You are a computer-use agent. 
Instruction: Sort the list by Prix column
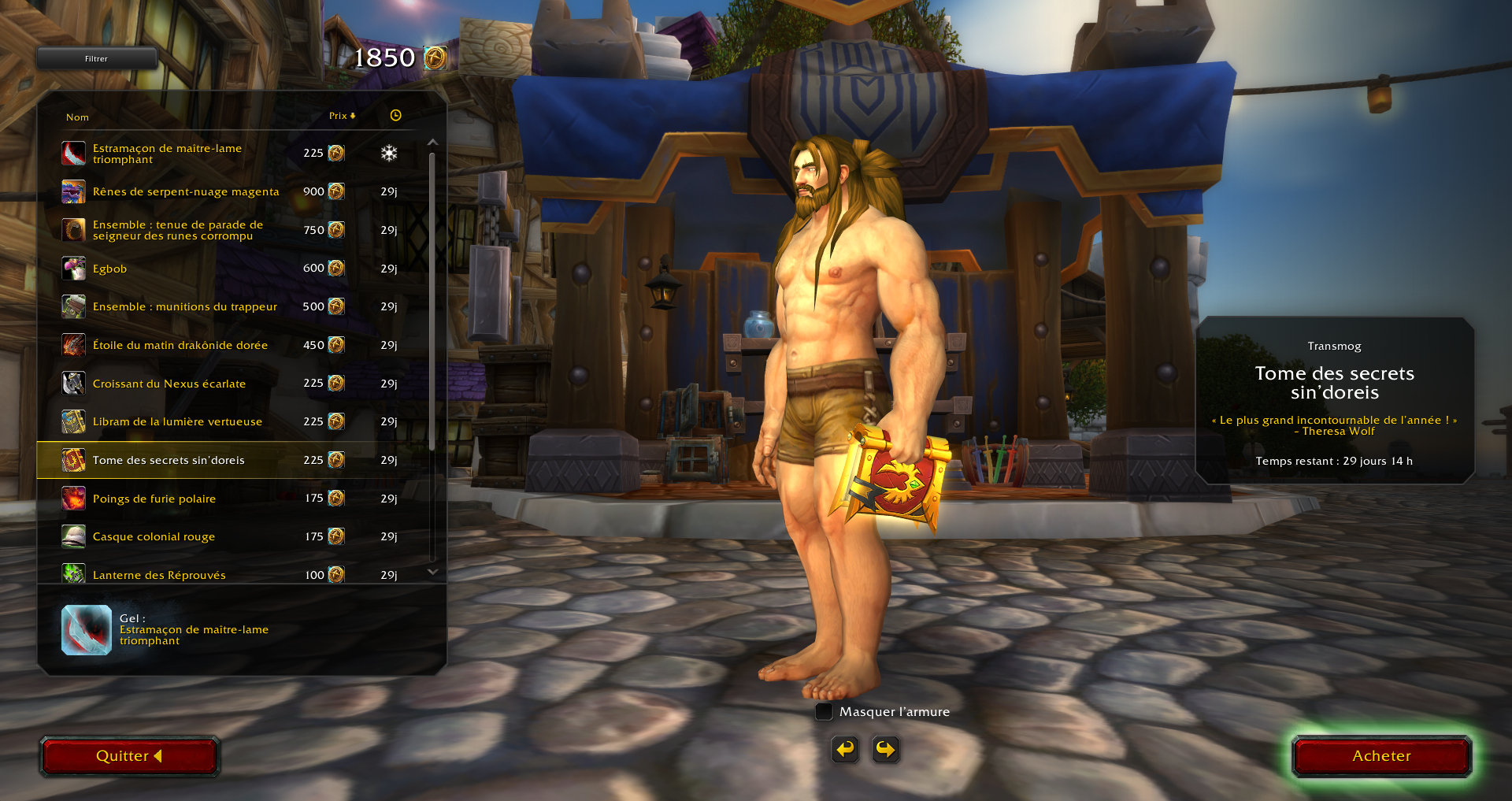point(342,116)
